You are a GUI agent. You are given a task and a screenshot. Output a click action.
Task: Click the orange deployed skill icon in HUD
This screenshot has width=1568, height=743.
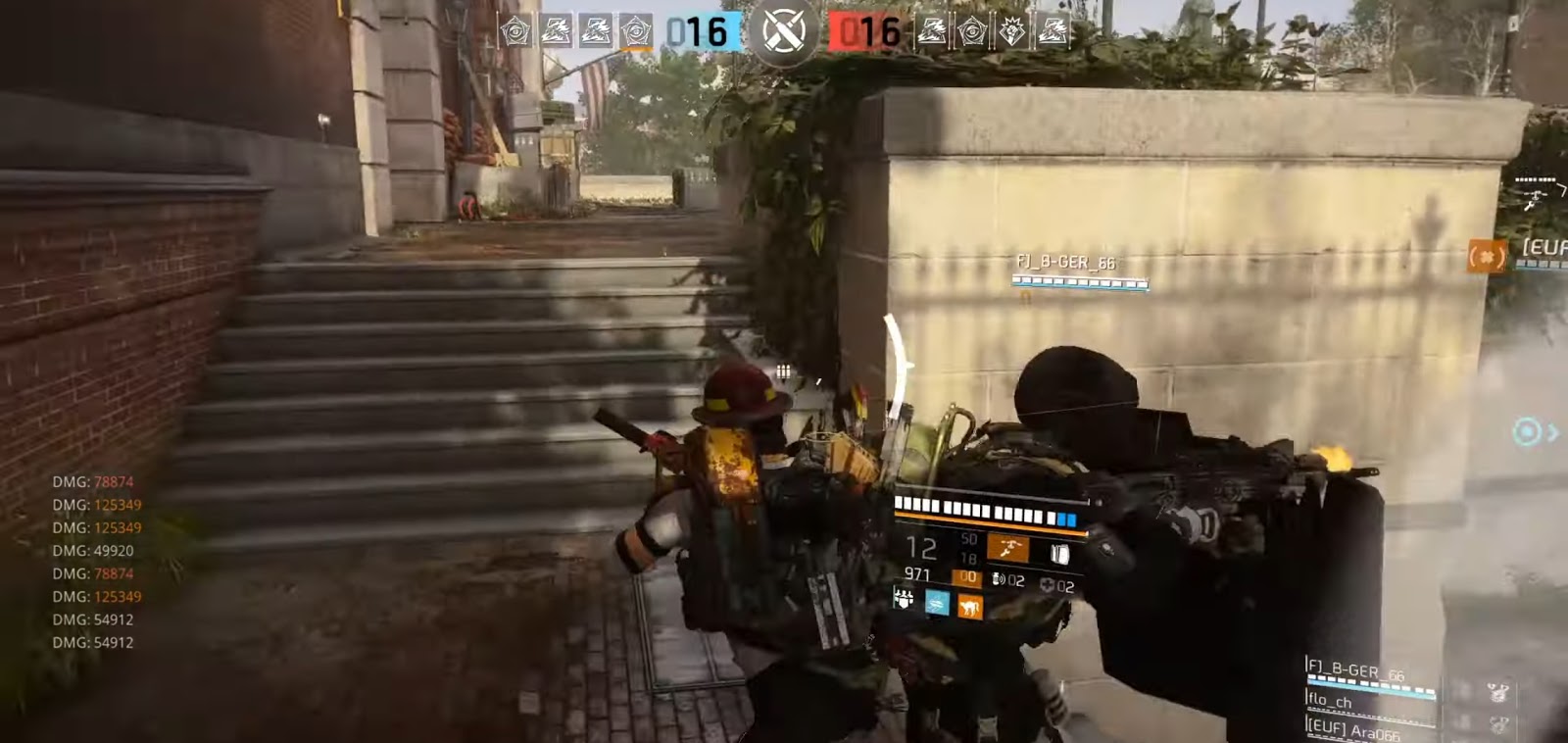click(x=972, y=606)
